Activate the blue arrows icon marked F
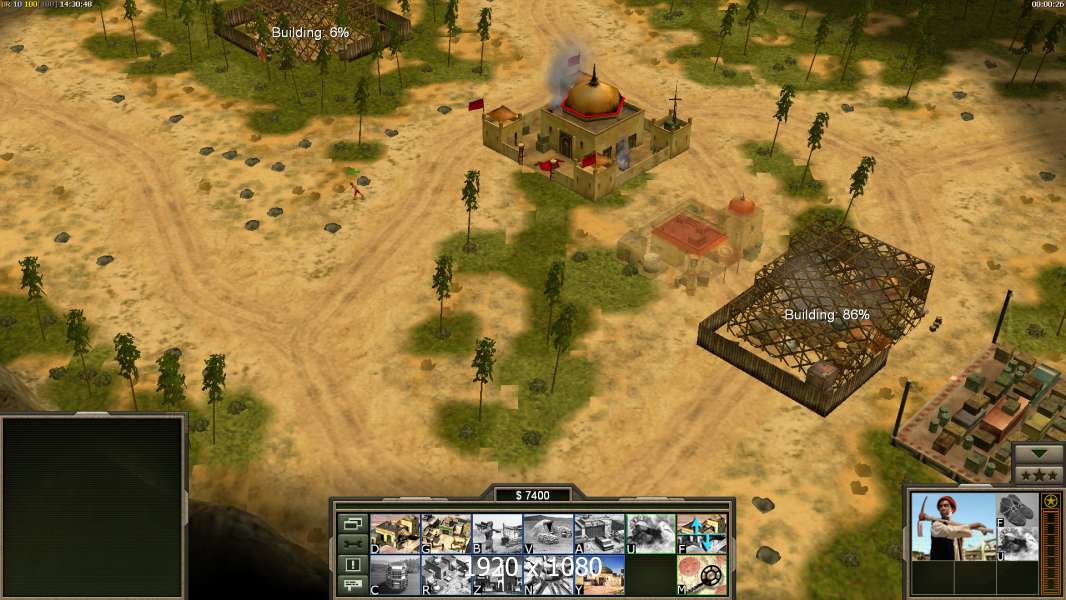The width and height of the screenshot is (1066, 600). pos(701,534)
